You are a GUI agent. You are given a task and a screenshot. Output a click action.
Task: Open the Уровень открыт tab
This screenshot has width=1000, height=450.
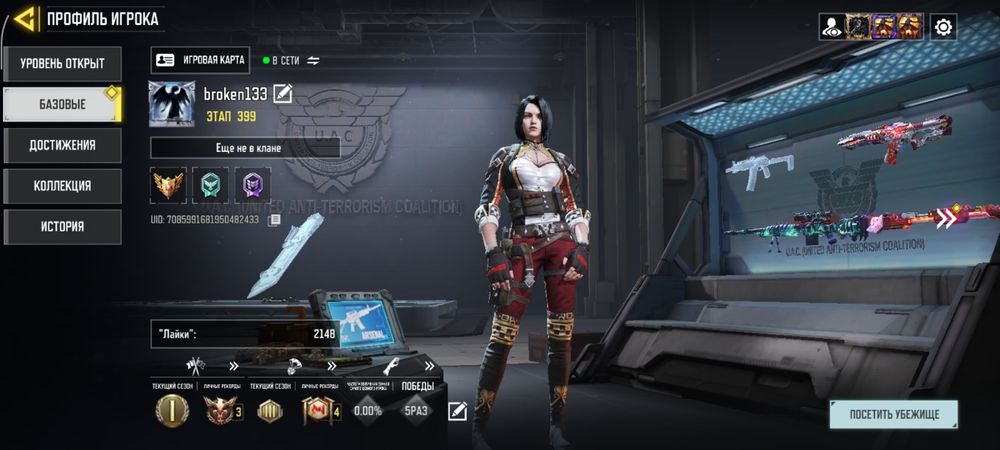pyautogui.click(x=61, y=64)
